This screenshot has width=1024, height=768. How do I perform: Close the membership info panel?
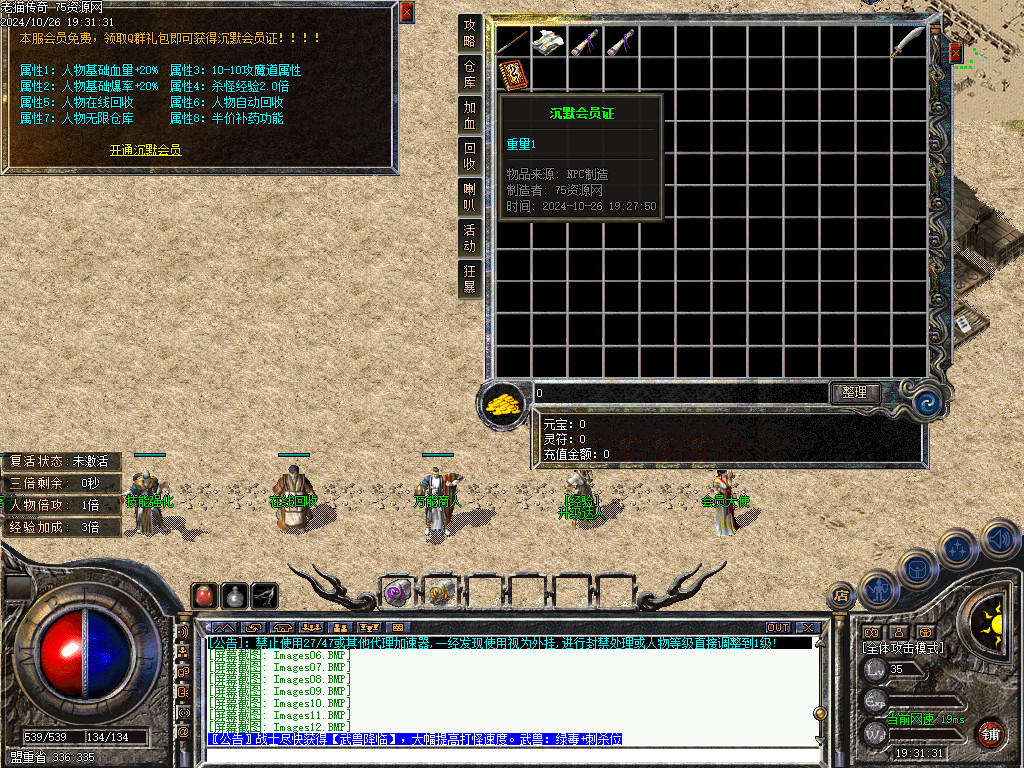click(406, 12)
